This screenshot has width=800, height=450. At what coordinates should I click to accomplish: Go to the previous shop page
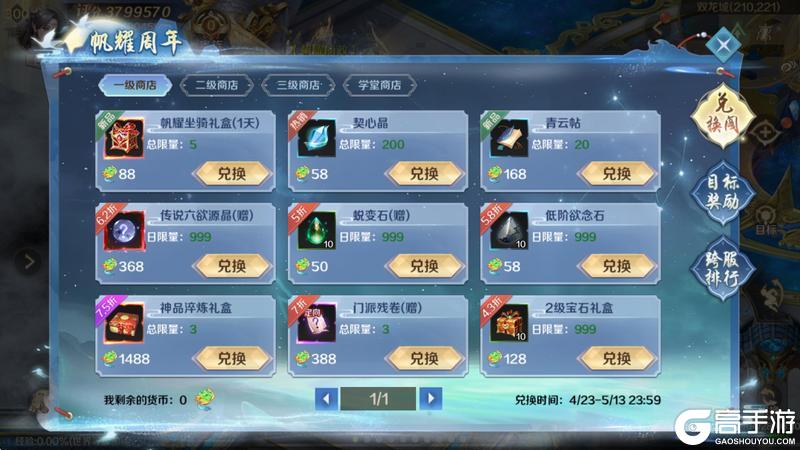(326, 398)
